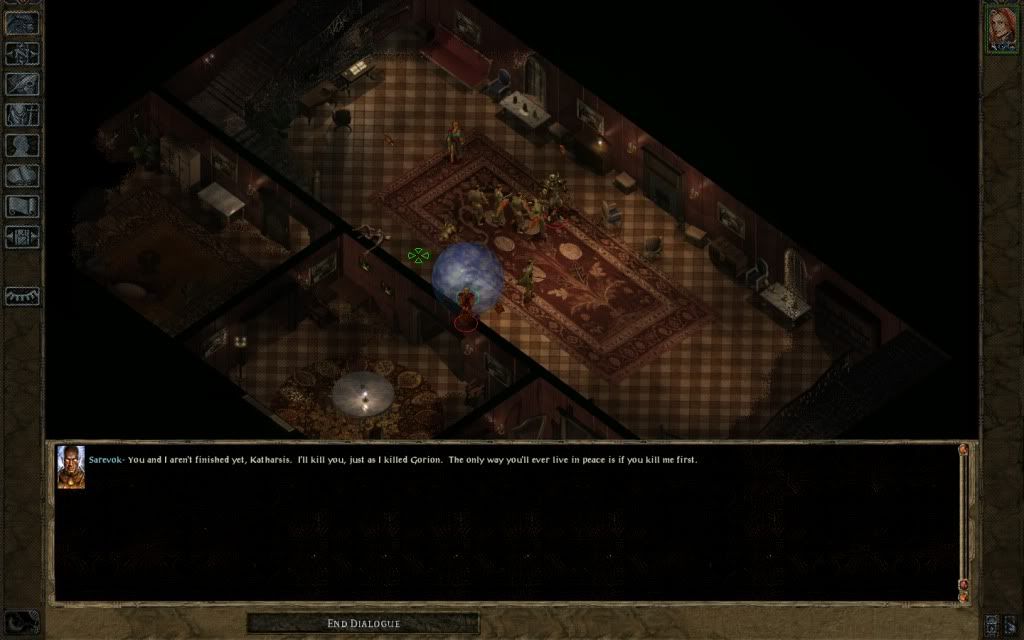
Task: Click the Return to Game sidebar button
Action: (x=22, y=23)
